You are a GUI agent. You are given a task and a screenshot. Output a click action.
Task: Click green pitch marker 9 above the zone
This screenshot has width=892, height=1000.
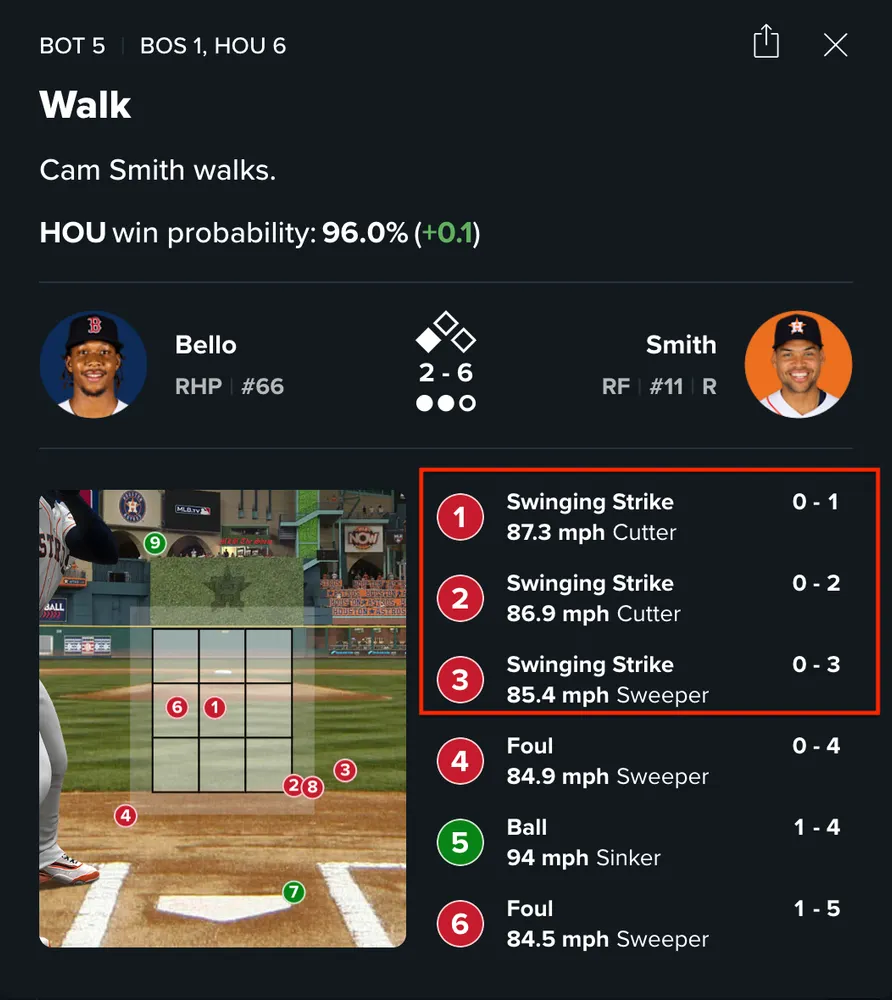(x=154, y=543)
